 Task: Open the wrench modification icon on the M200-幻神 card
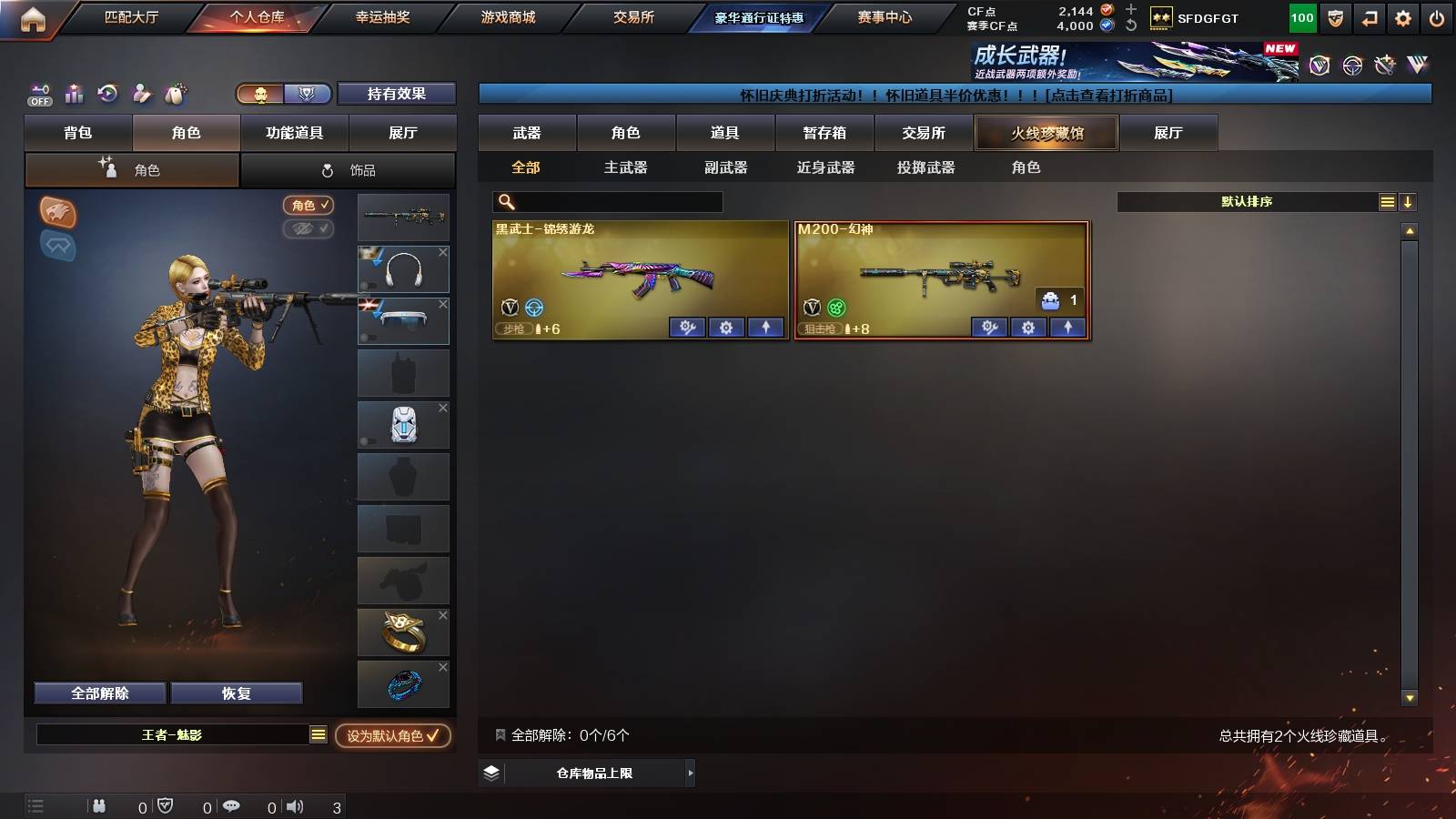[x=991, y=328]
